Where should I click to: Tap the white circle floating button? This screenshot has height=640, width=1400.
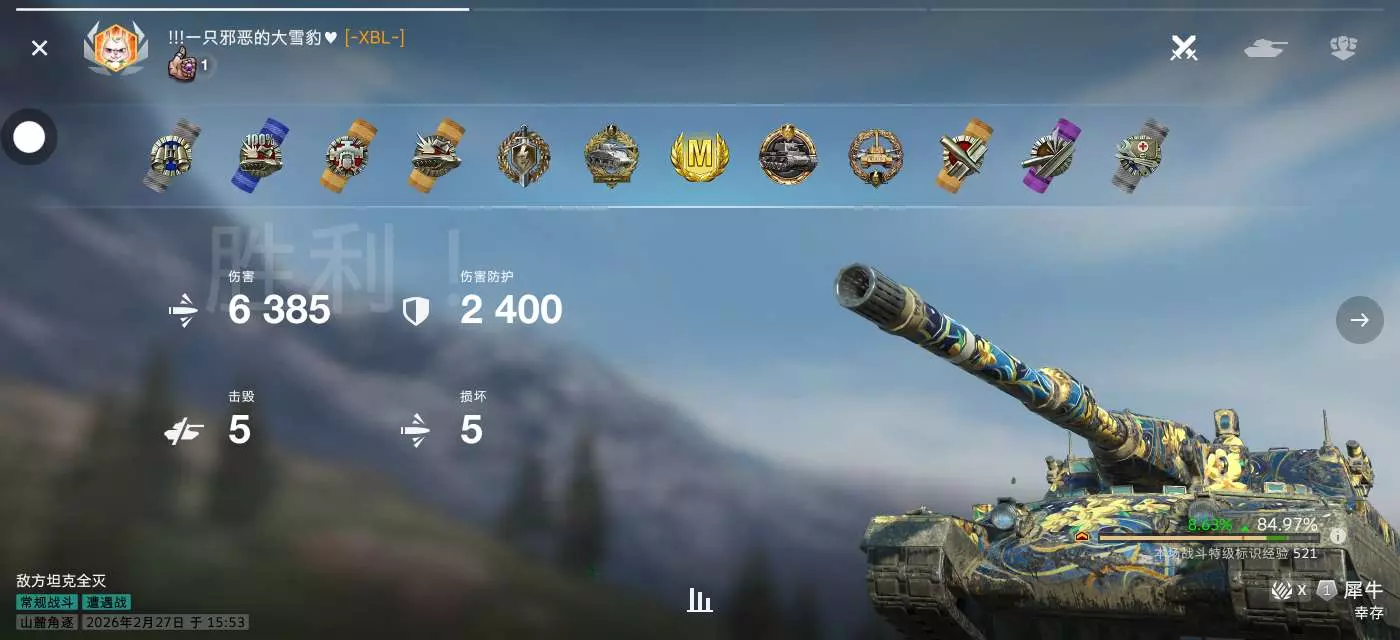click(x=29, y=137)
